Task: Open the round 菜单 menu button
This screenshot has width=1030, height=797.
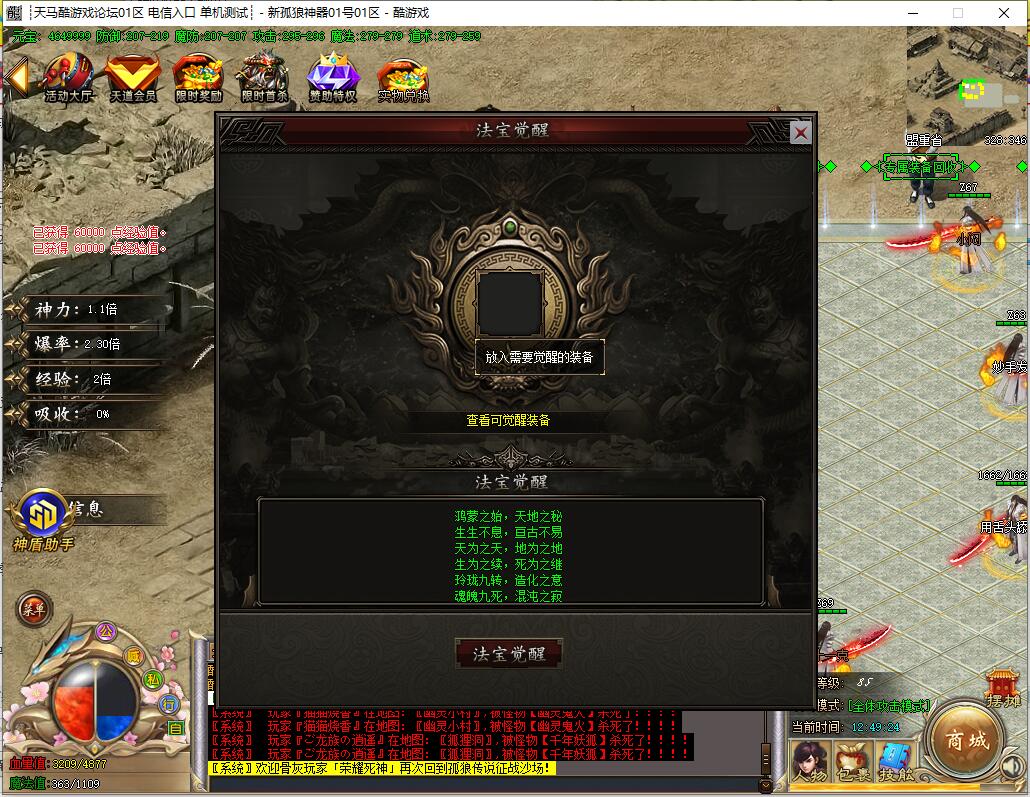Action: tap(34, 607)
